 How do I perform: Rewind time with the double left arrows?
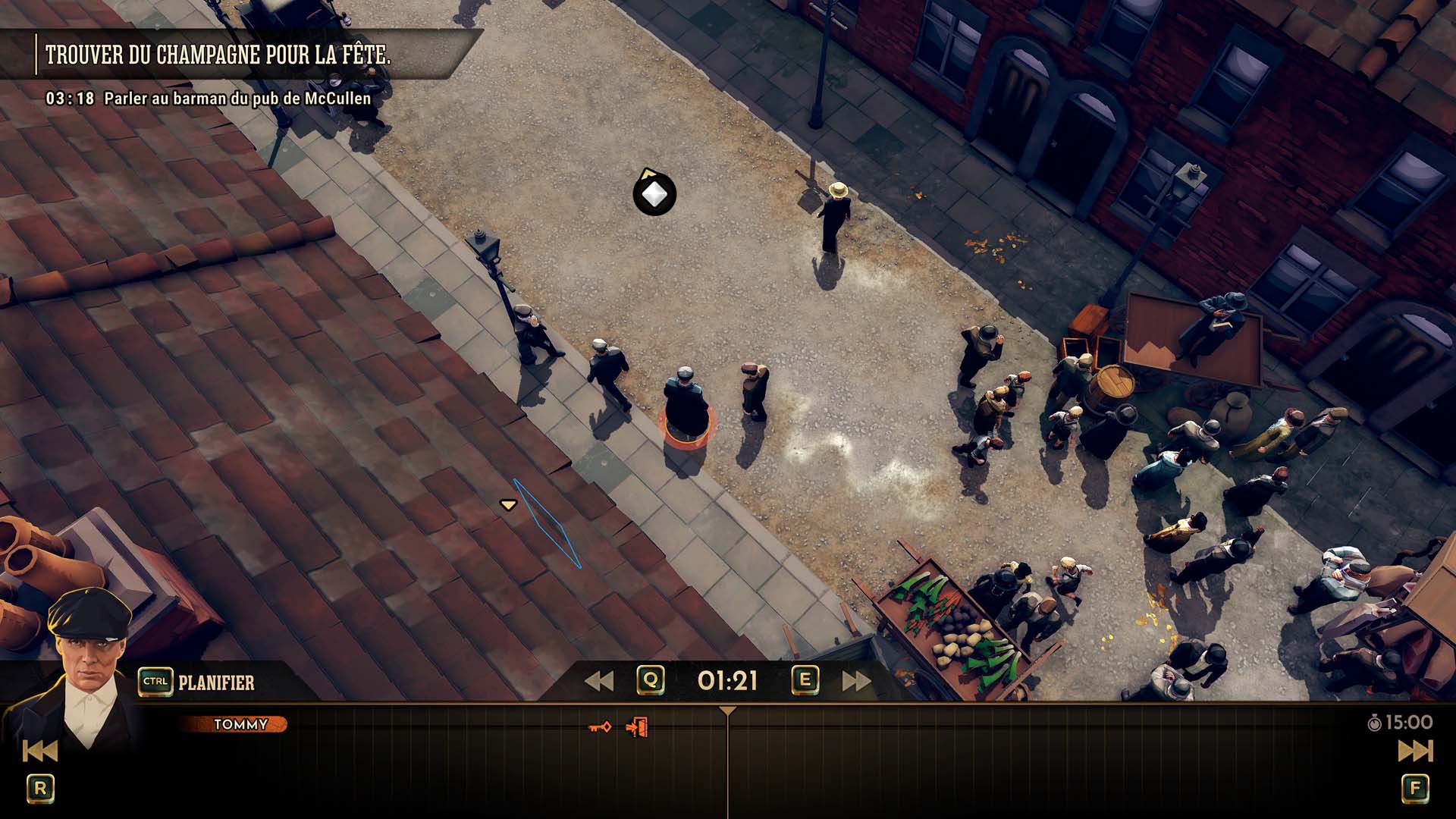599,681
